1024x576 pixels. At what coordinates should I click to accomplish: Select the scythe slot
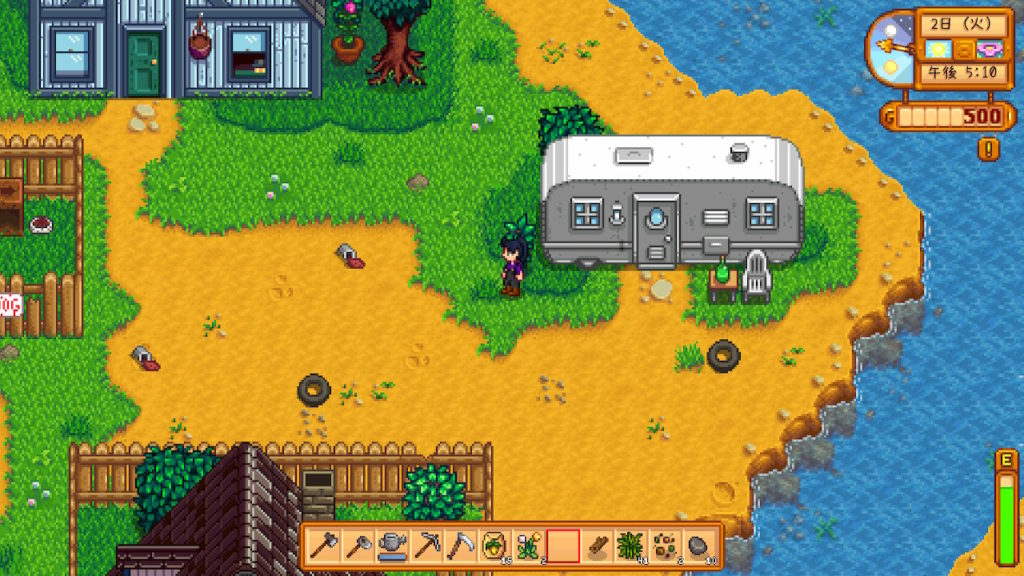[461, 546]
